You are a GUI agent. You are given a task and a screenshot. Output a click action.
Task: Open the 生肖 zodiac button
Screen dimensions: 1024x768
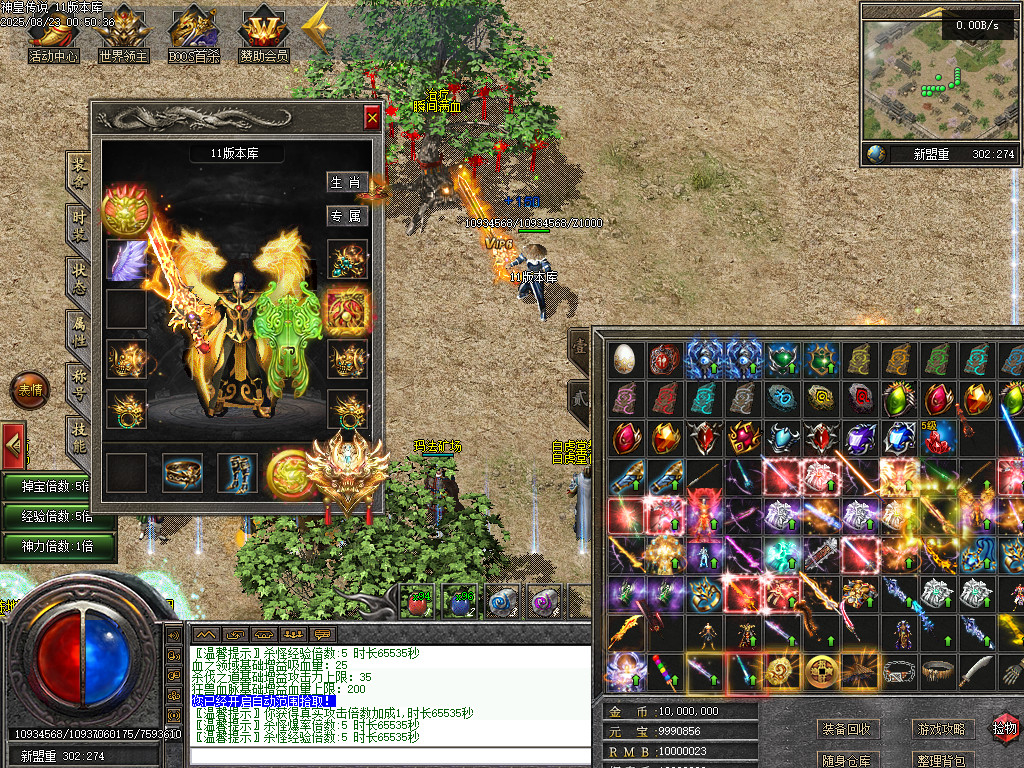pyautogui.click(x=346, y=182)
